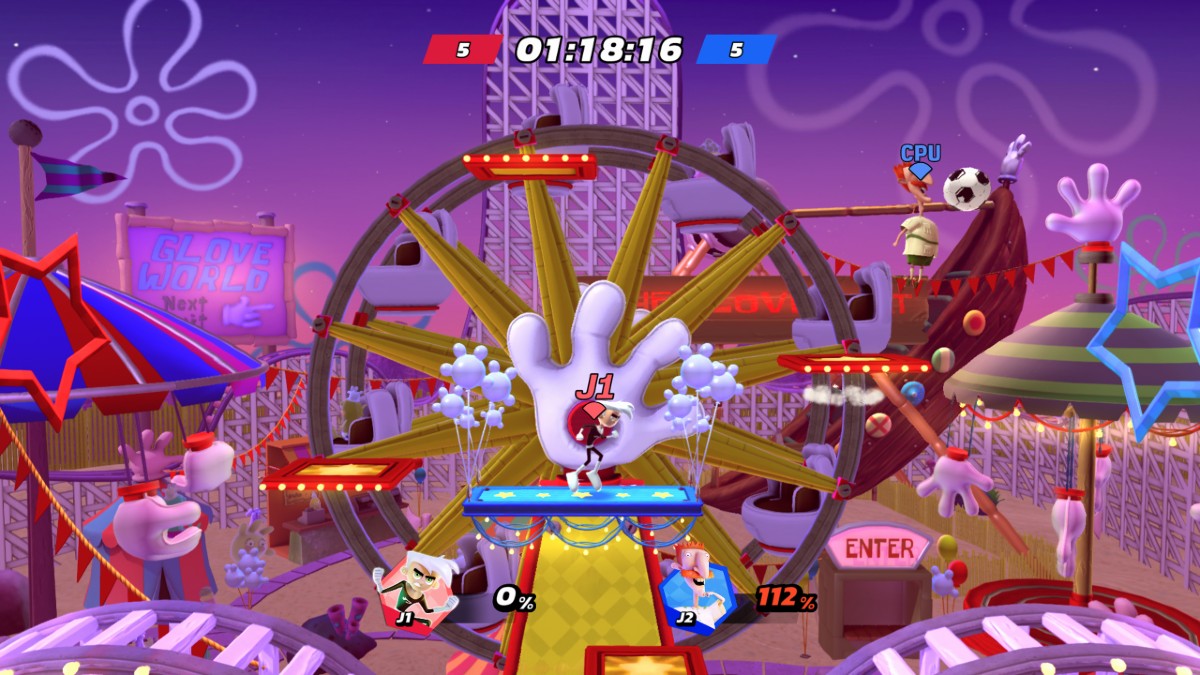Select the J1 Danny Phantom player portrait
Screen dimensions: 1200x675
(416, 592)
